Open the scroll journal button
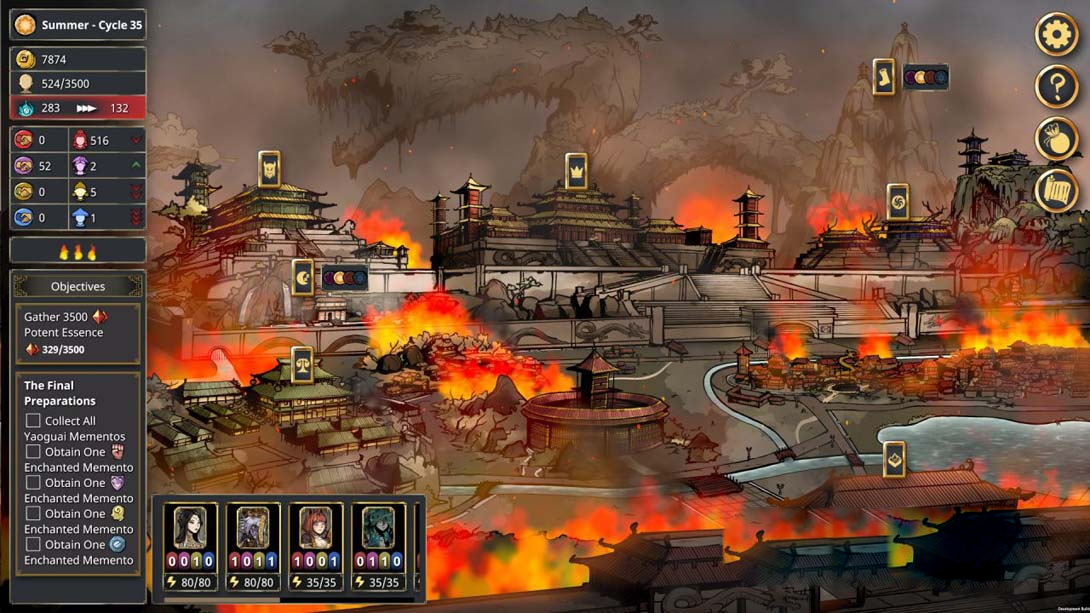The image size is (1090, 613). [x=1056, y=191]
